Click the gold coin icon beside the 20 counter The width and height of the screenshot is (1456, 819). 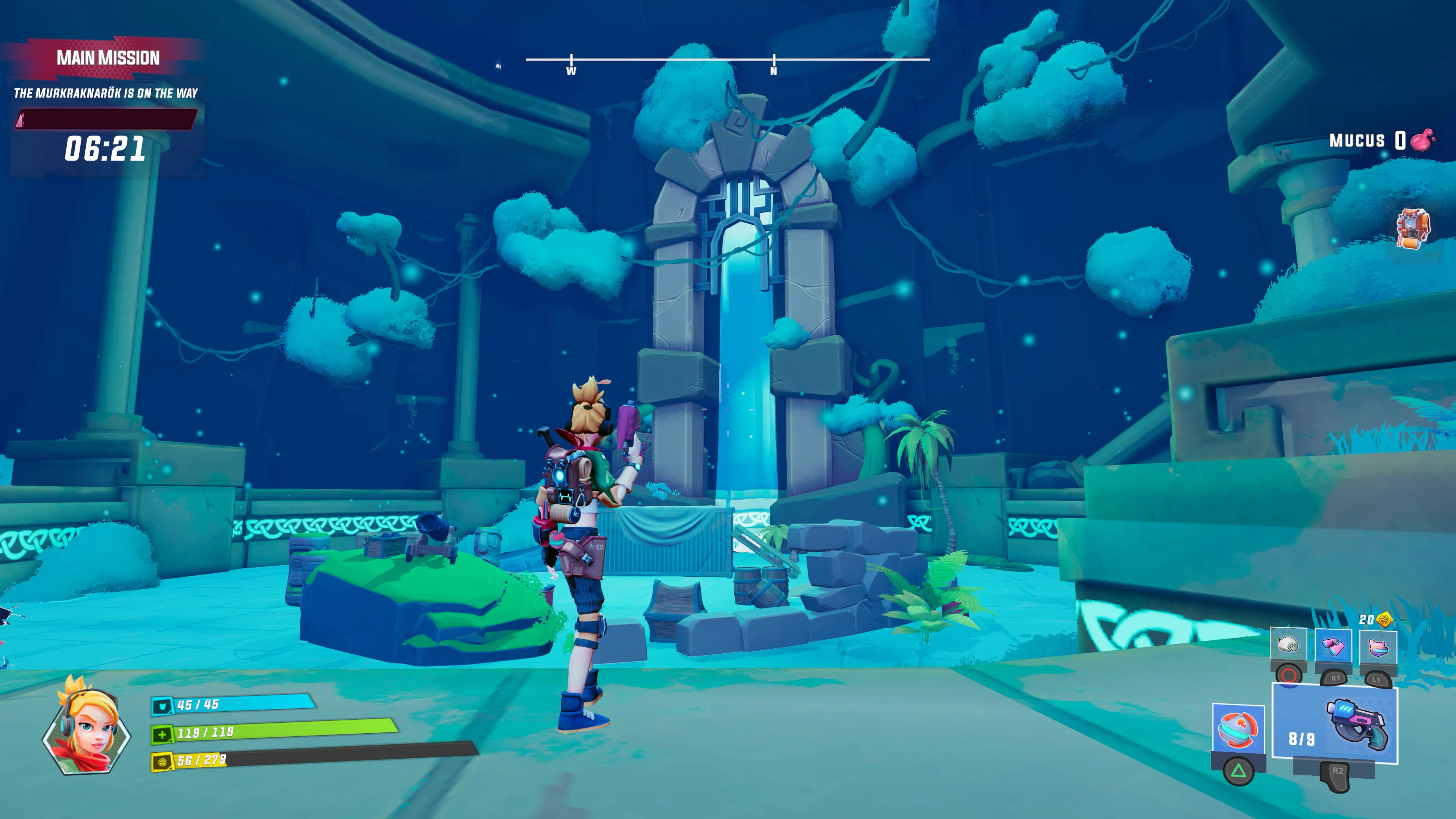[1384, 619]
